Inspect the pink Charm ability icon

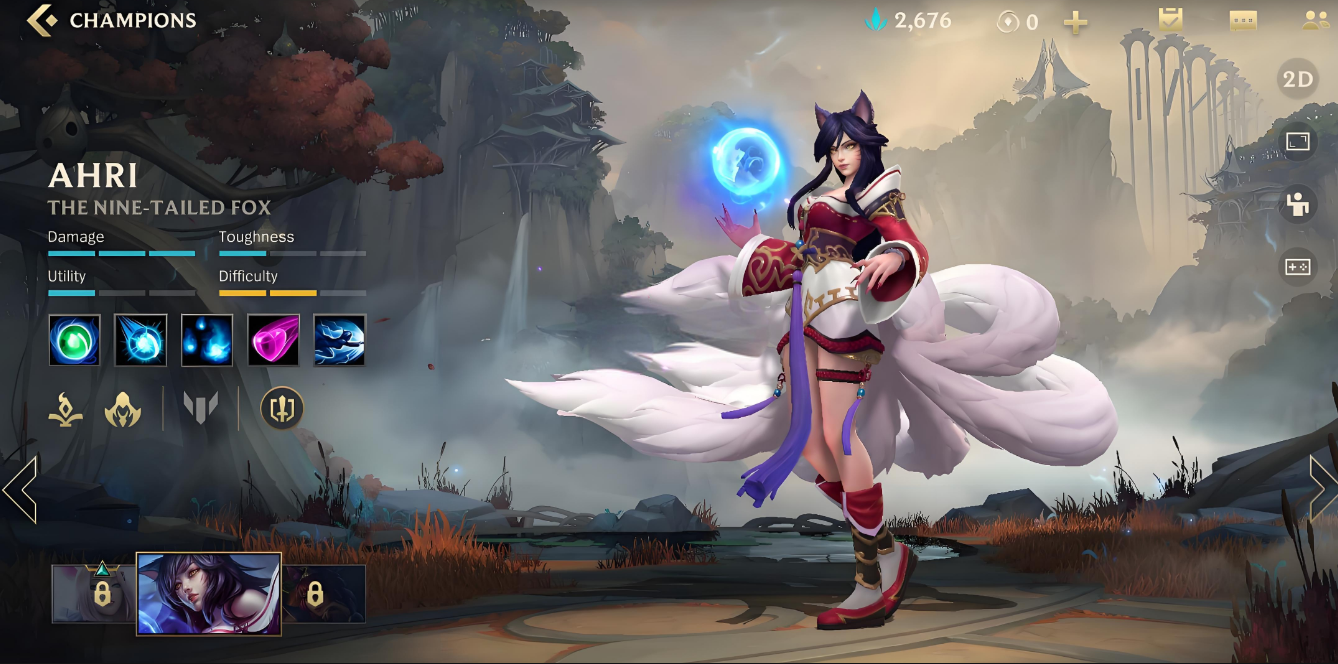[273, 340]
